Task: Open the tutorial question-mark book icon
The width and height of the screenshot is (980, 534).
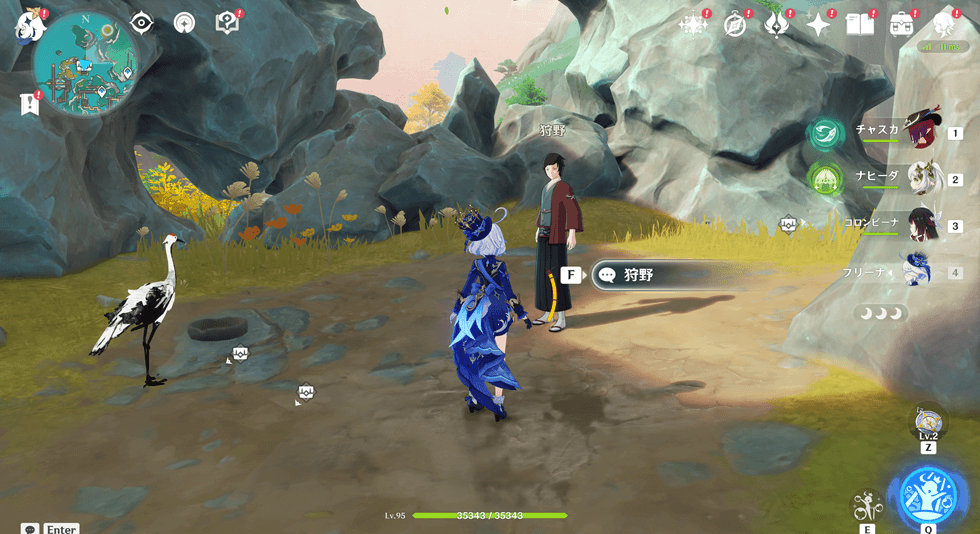Action: (x=227, y=22)
